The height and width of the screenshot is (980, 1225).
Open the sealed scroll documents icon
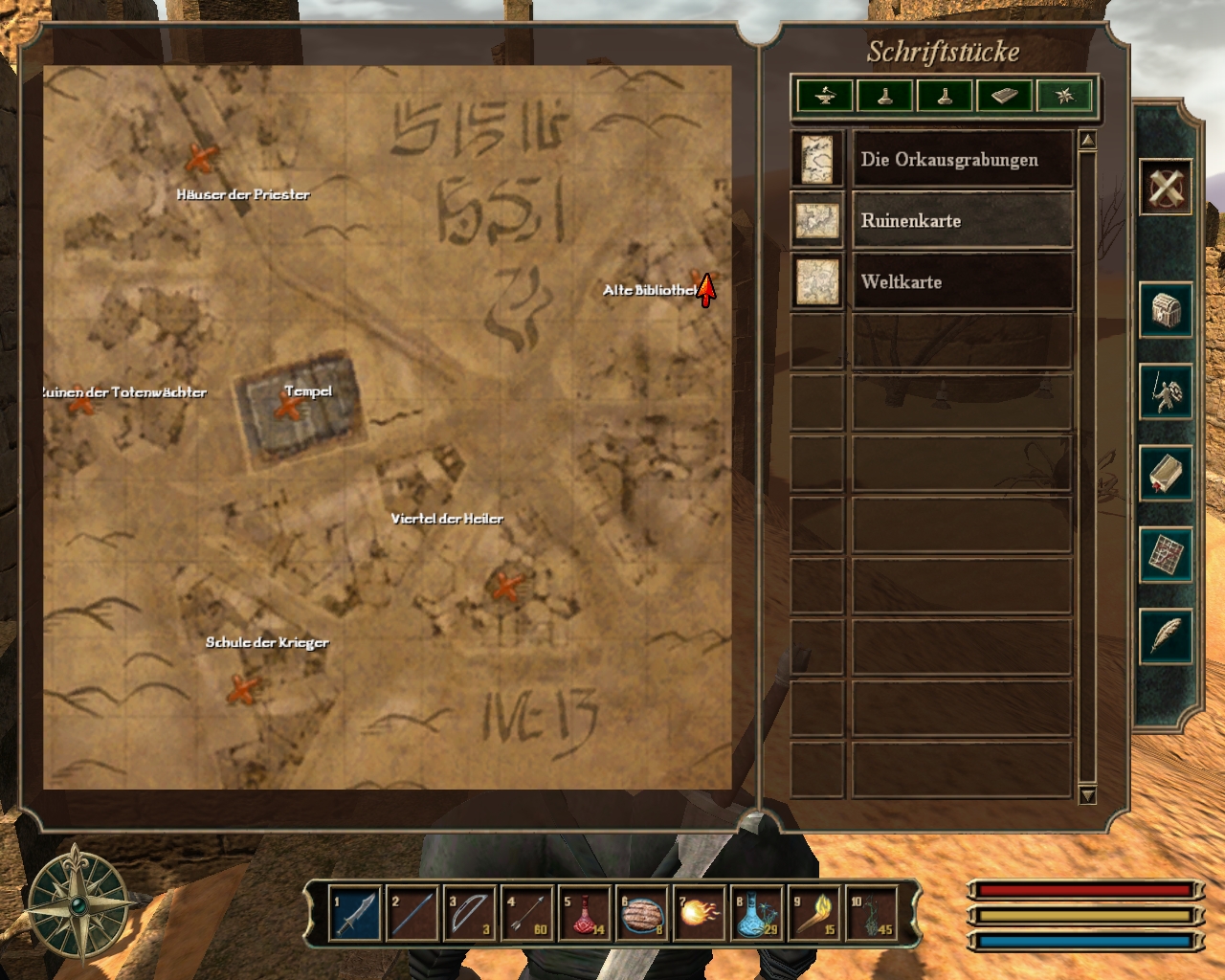click(1166, 473)
